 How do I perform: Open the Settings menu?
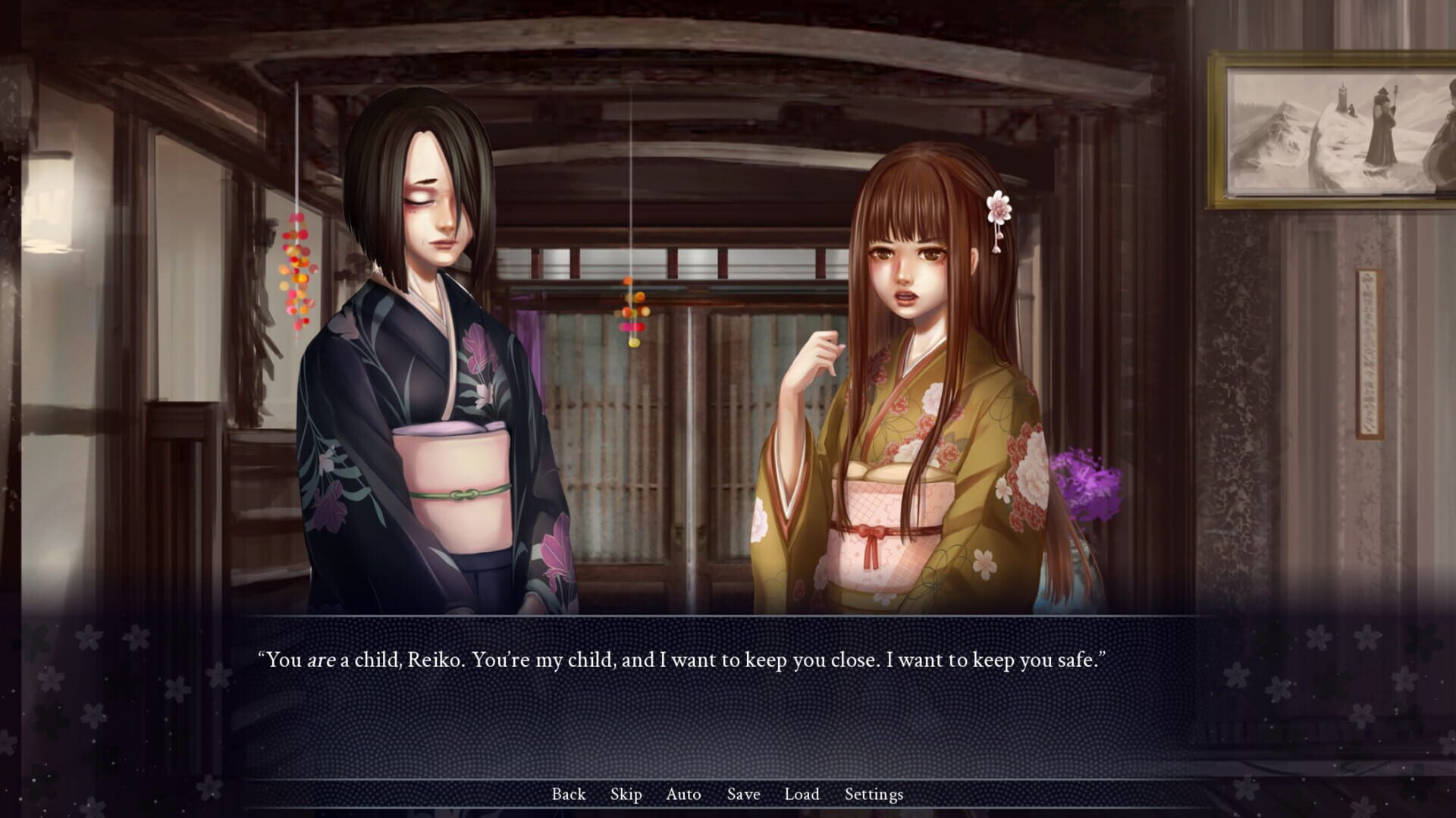[874, 794]
